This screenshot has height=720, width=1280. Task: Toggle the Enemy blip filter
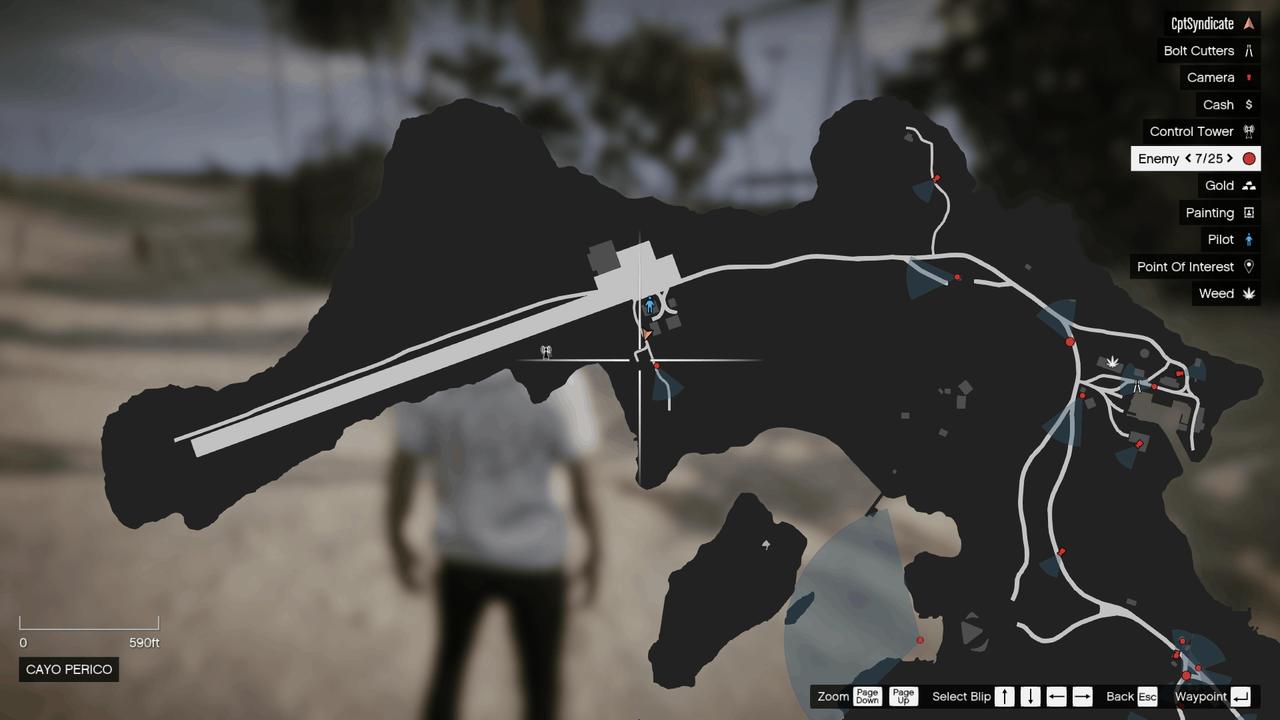1160,158
